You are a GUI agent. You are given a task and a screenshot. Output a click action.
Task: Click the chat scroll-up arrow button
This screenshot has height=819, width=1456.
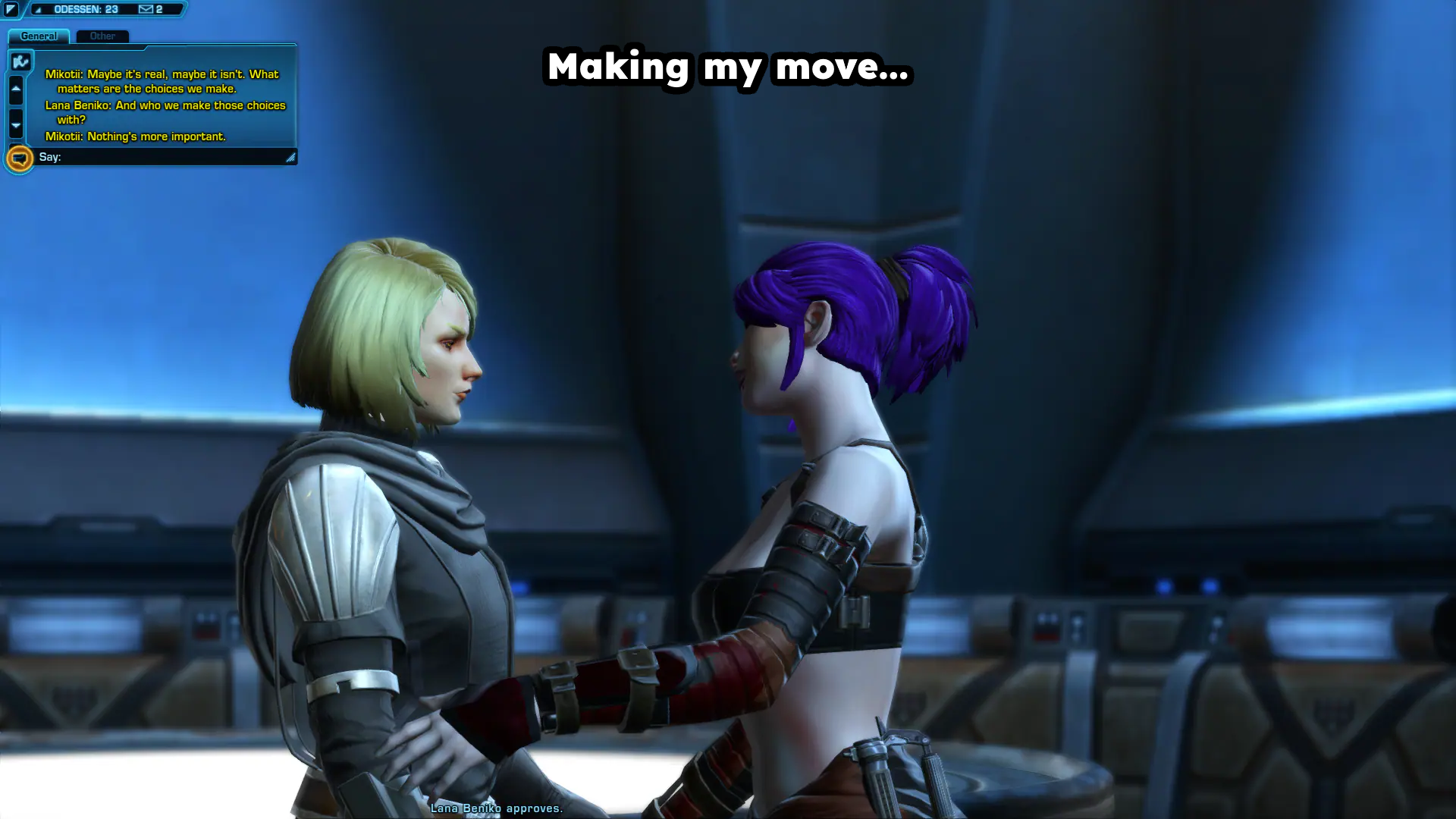point(16,89)
